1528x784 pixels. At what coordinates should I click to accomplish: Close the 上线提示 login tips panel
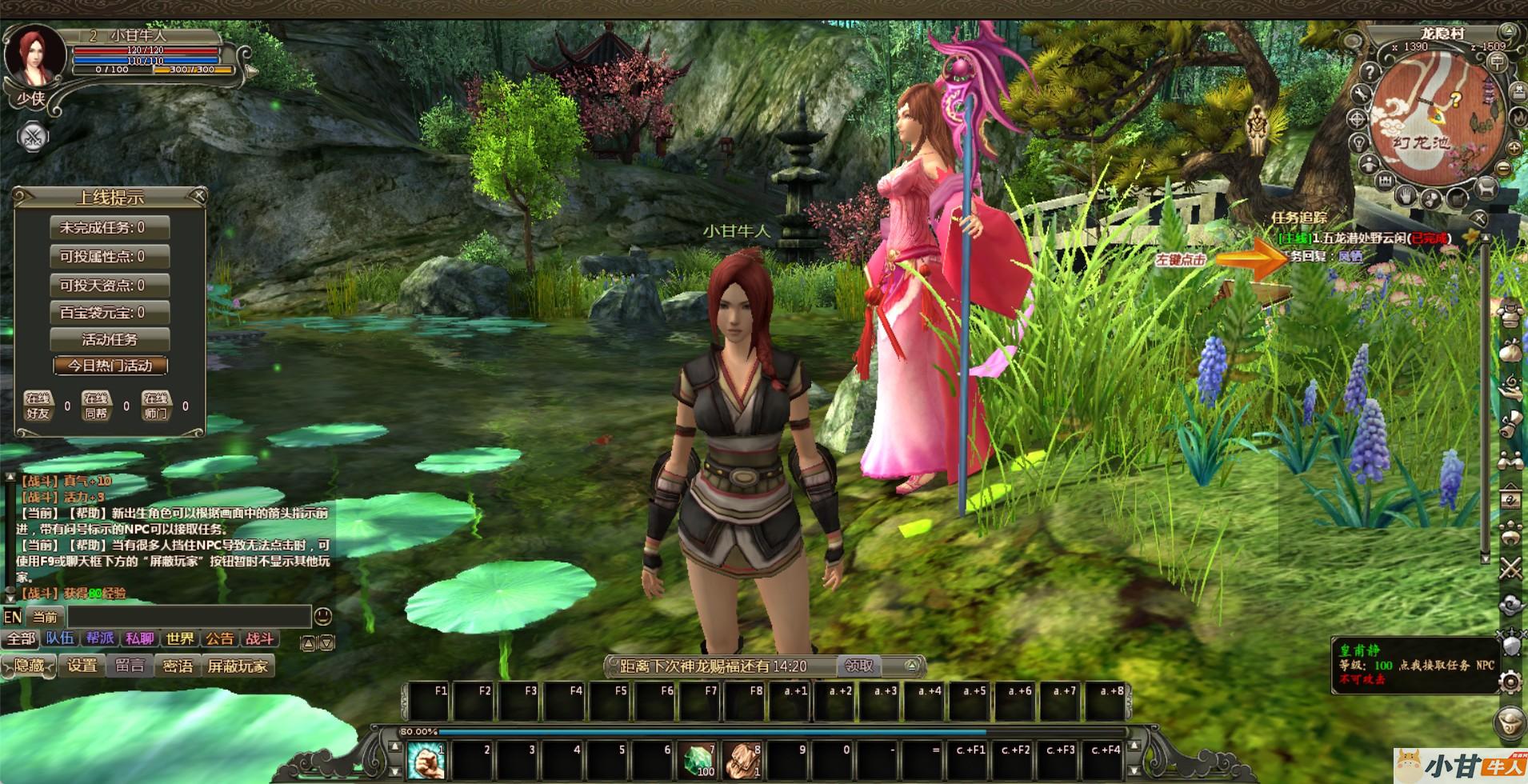coord(199,195)
